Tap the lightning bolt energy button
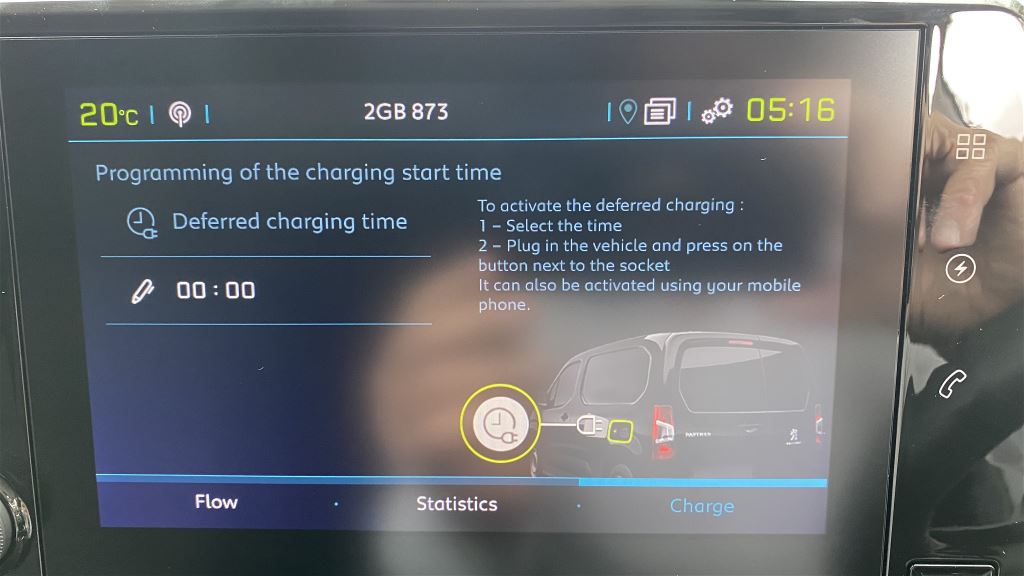Viewport: 1024px width, 576px height. point(961,269)
